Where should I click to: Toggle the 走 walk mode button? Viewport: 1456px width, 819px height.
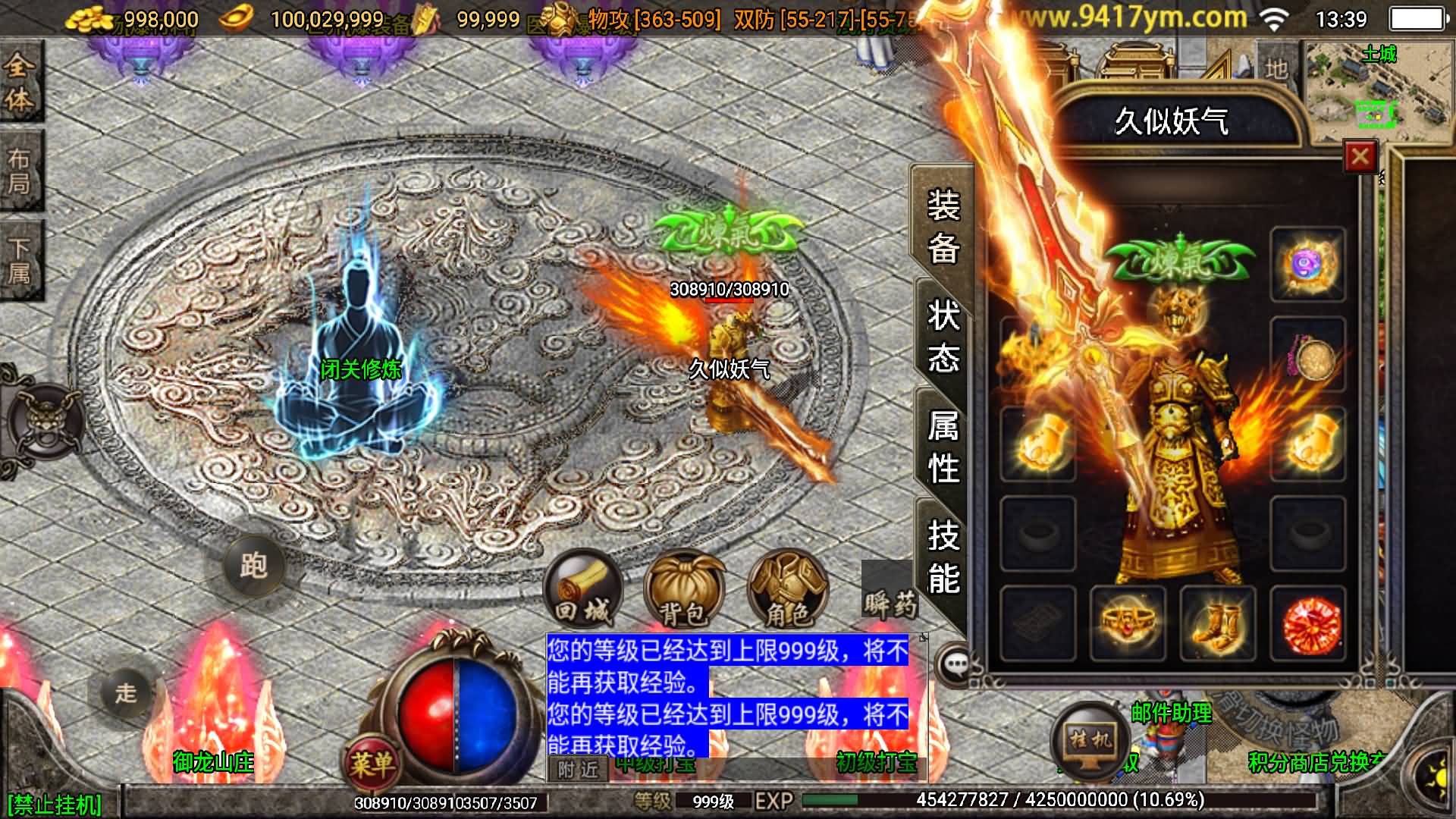(x=125, y=692)
